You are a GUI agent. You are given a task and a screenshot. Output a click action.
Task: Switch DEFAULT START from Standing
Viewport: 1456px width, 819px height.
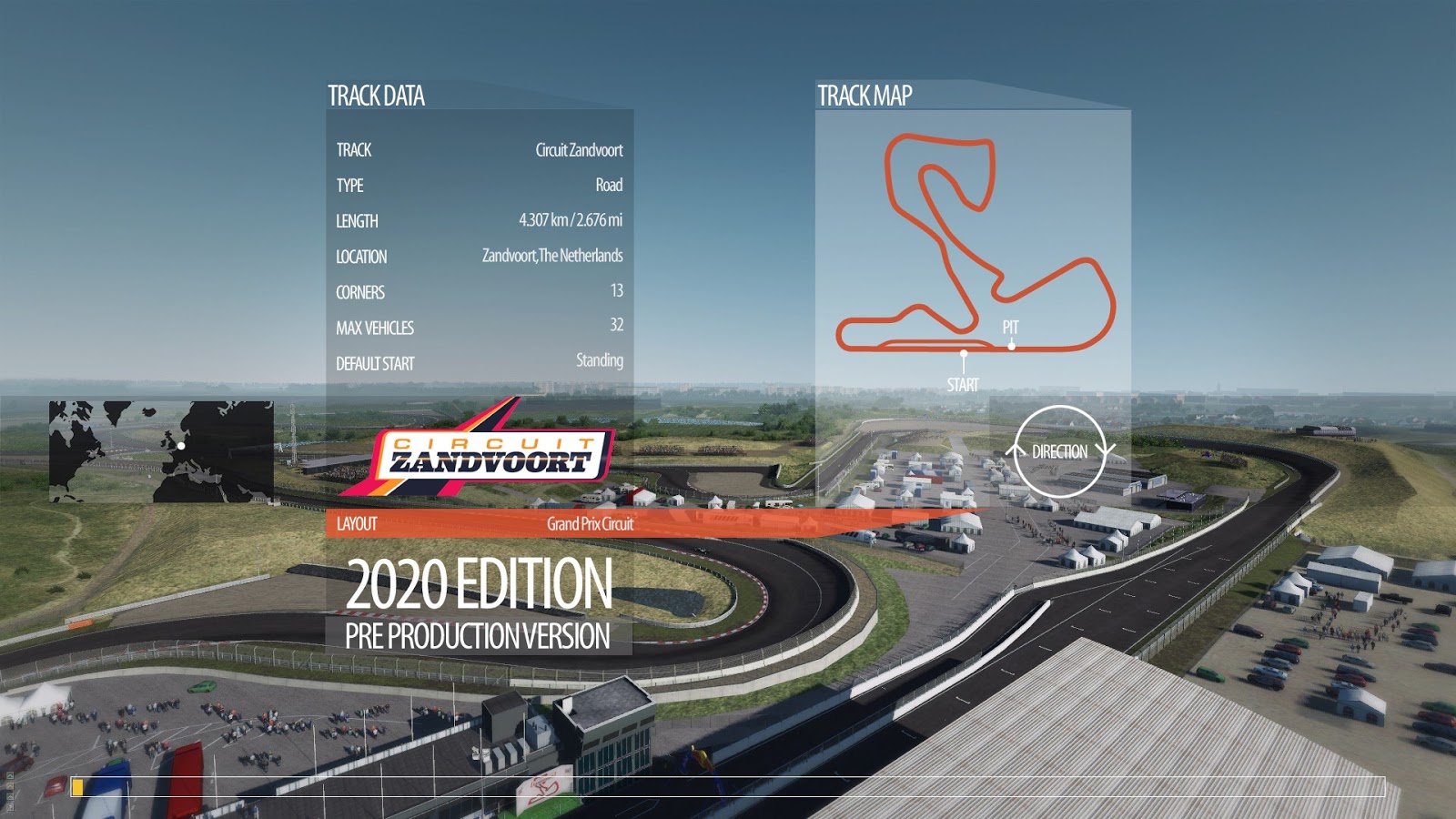tap(600, 362)
